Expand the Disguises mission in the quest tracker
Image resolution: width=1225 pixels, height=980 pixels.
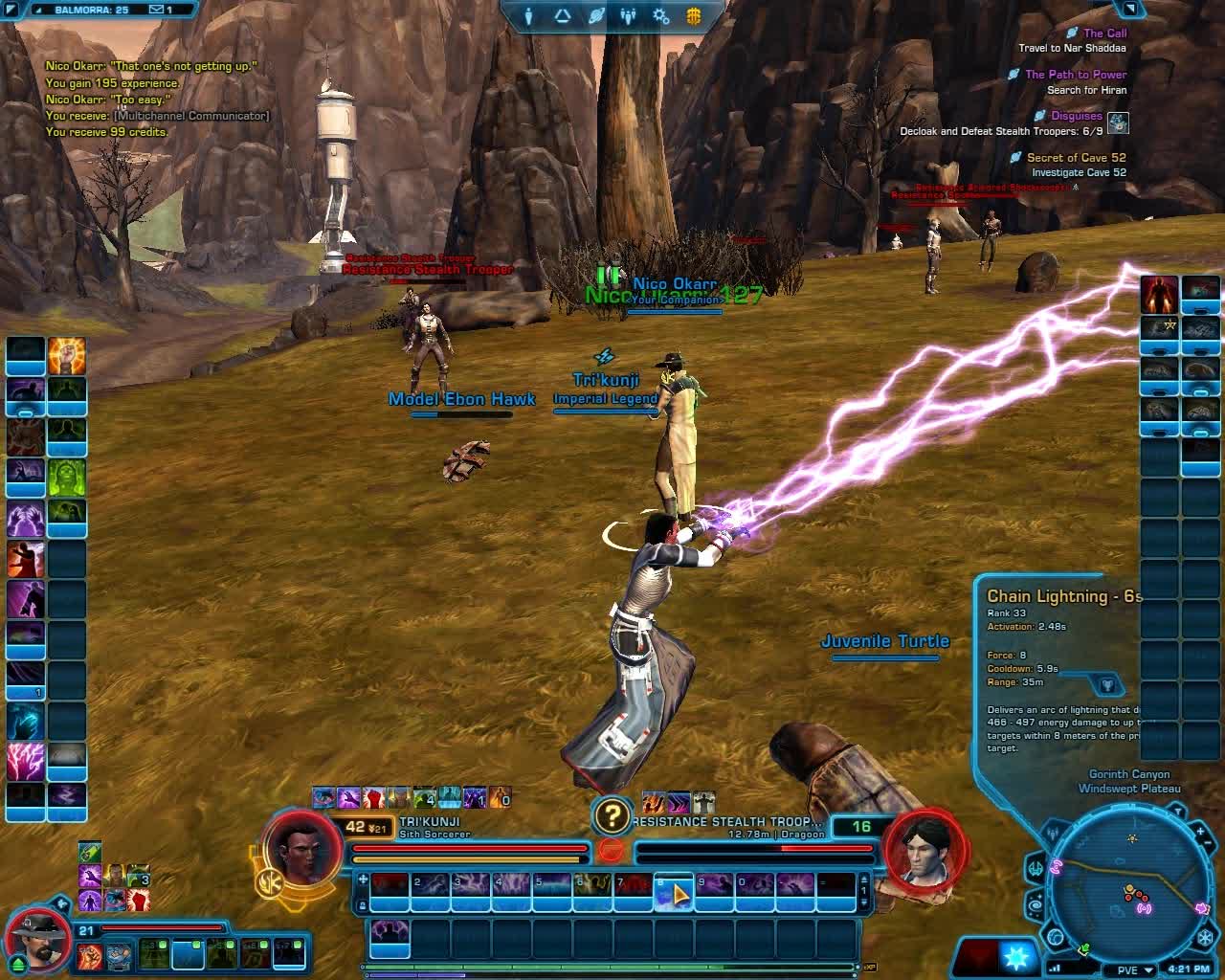pos(1077,115)
